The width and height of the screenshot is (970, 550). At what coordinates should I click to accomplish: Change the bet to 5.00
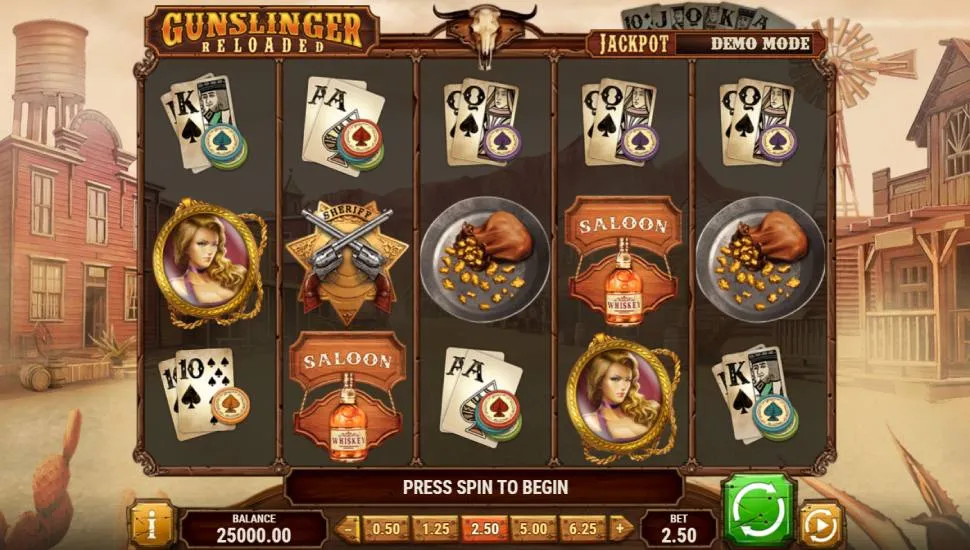tap(534, 528)
